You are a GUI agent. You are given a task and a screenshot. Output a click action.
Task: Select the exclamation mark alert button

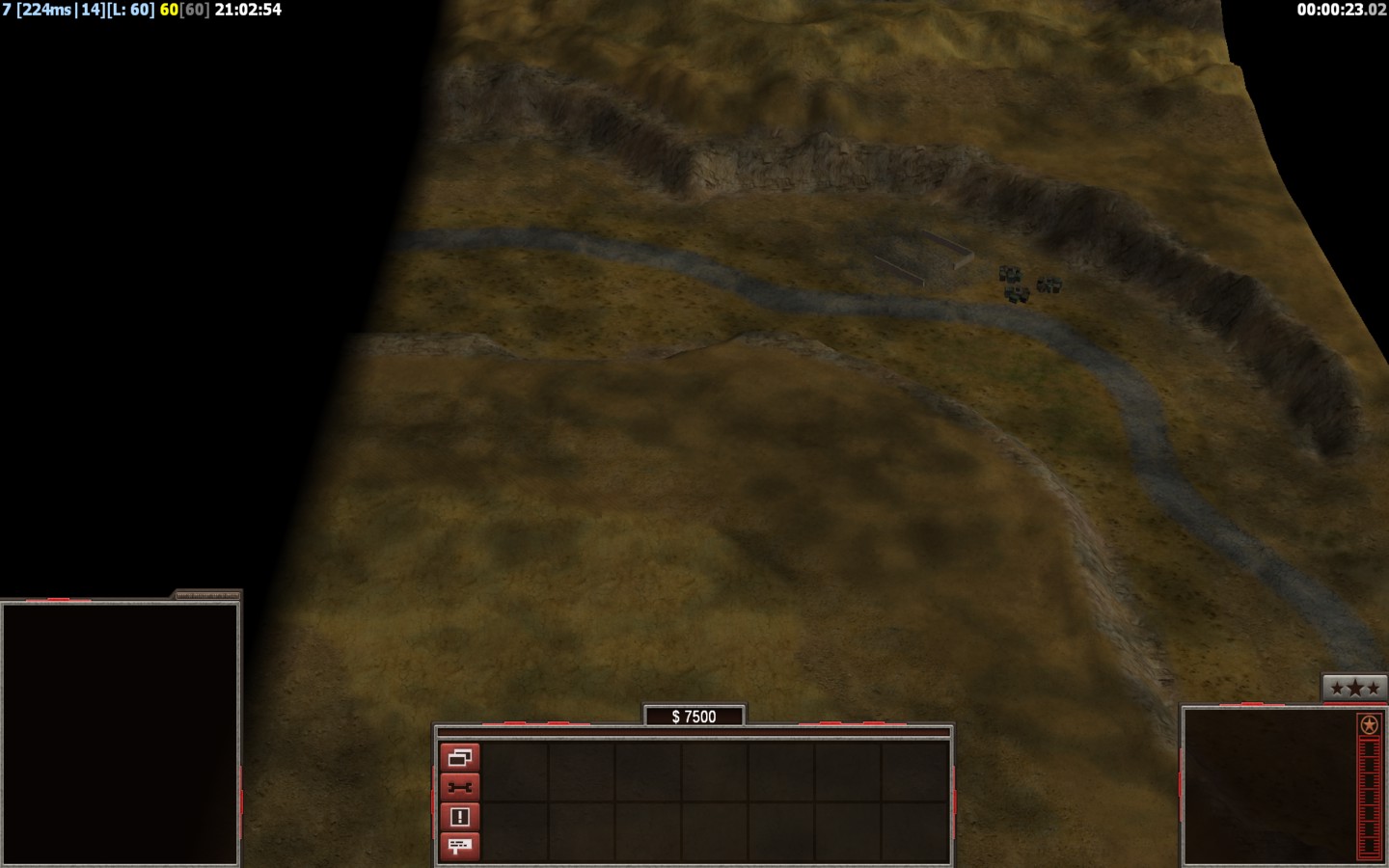pyautogui.click(x=460, y=817)
